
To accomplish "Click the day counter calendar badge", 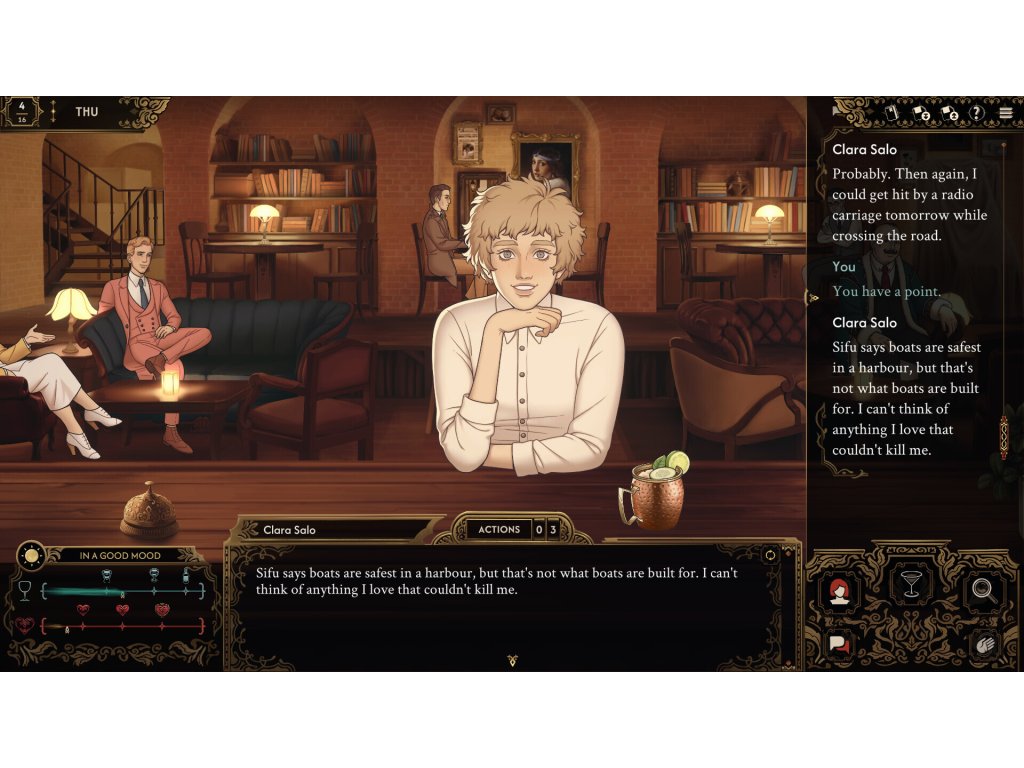I will (x=21, y=112).
